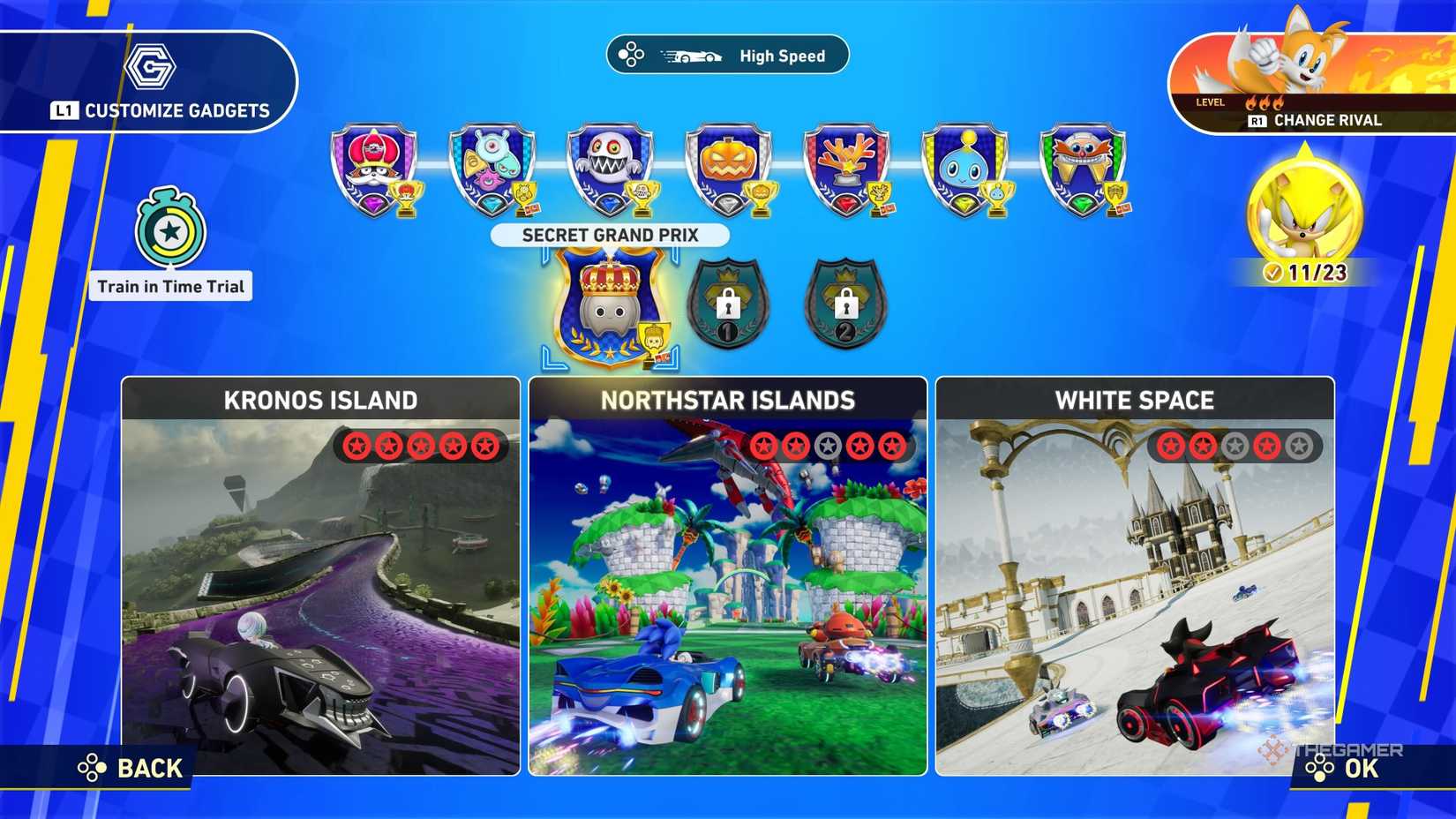Change the High Speed class selector
This screenshot has width=1456, height=819.
click(727, 56)
